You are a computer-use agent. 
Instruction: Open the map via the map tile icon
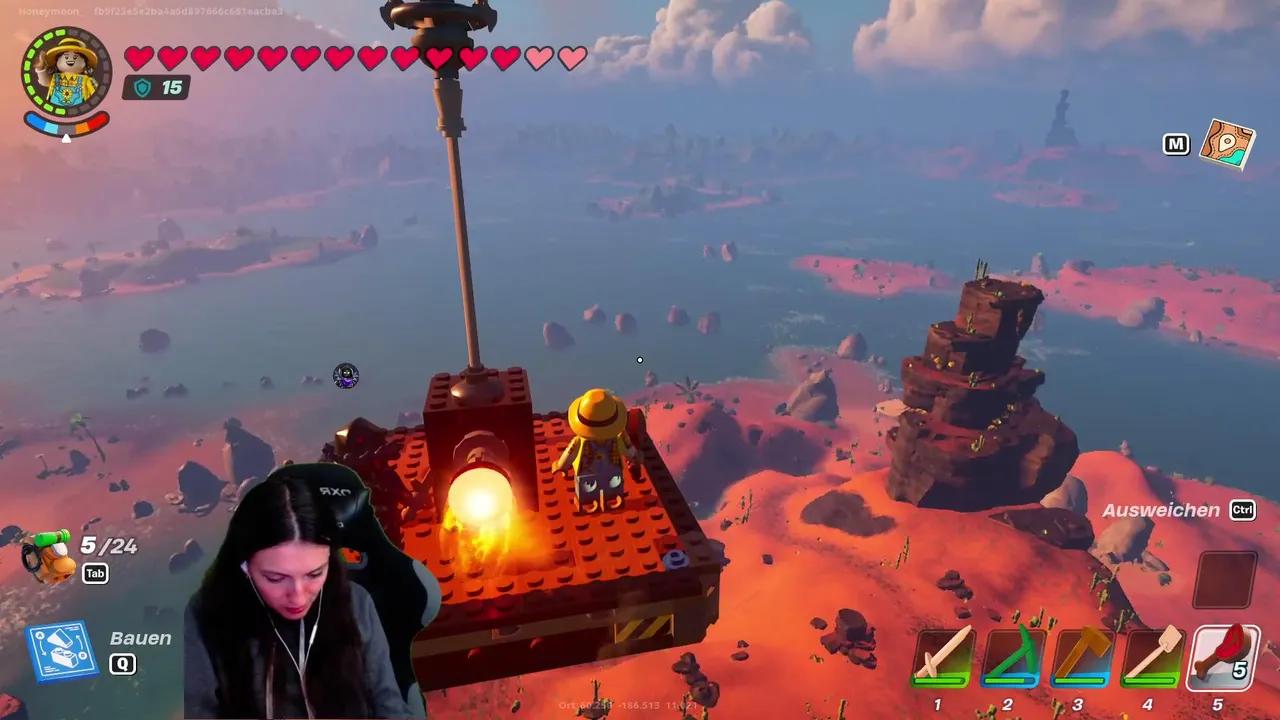click(1227, 145)
